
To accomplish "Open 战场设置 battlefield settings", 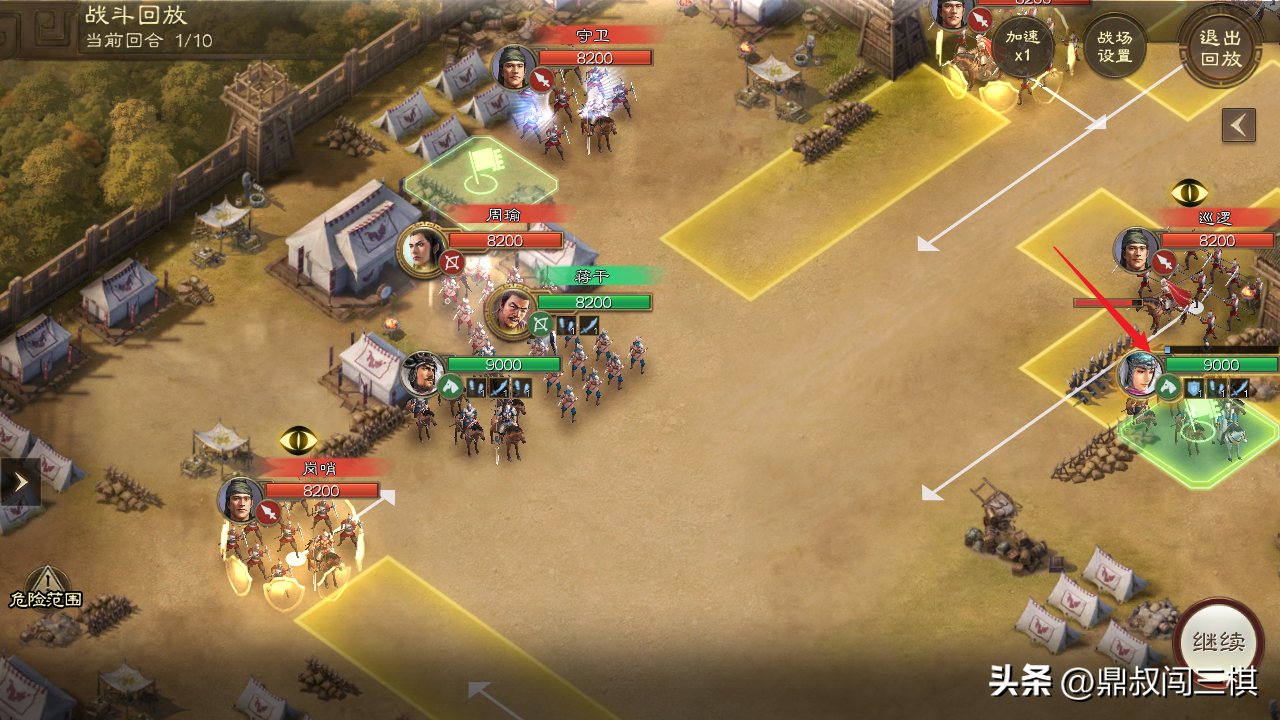I will [1115, 46].
